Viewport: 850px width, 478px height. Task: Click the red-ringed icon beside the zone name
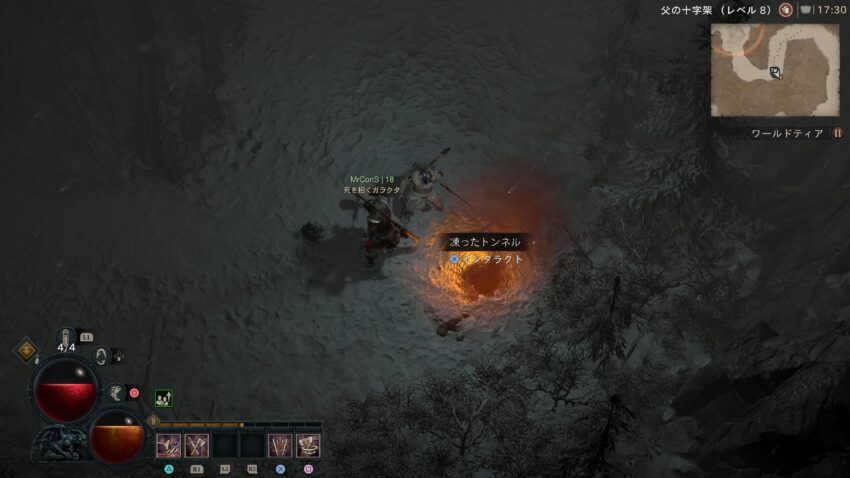[786, 9]
